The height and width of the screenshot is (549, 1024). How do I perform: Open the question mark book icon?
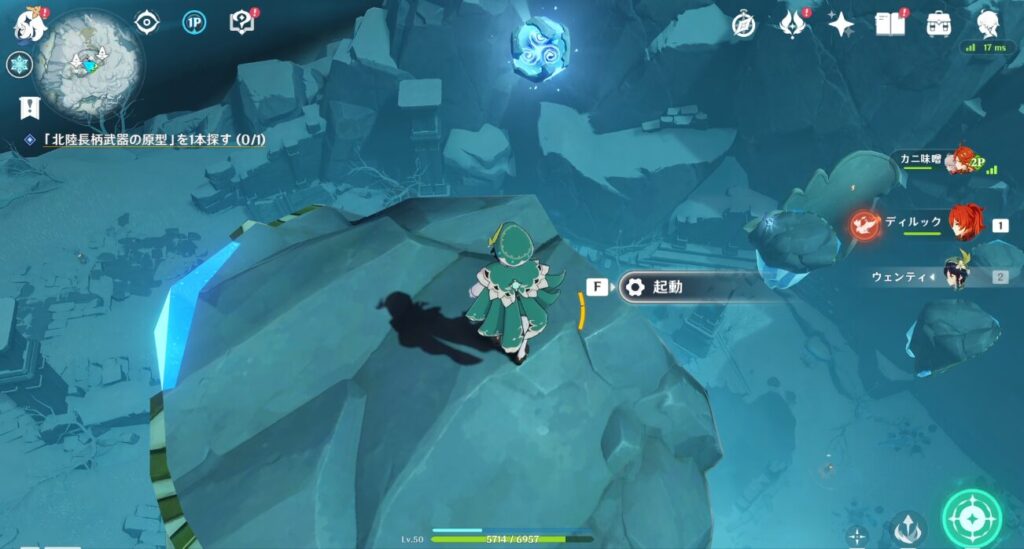coord(241,22)
